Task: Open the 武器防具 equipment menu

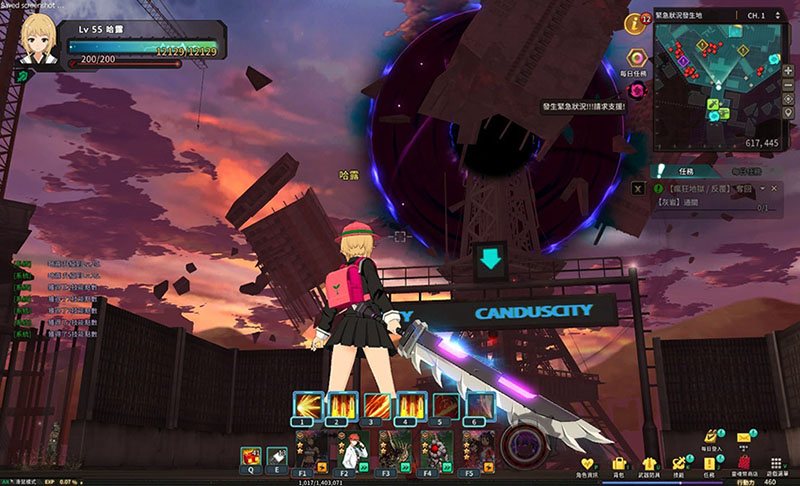Action: pyautogui.click(x=649, y=464)
